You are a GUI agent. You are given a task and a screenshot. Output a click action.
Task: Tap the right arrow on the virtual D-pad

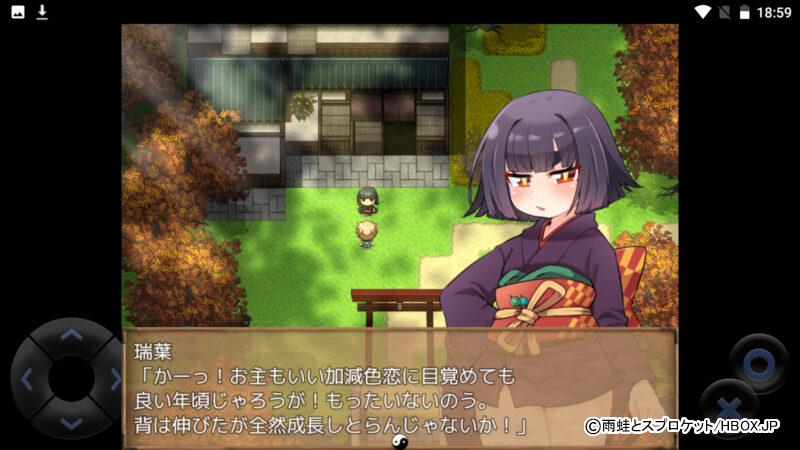click(113, 379)
